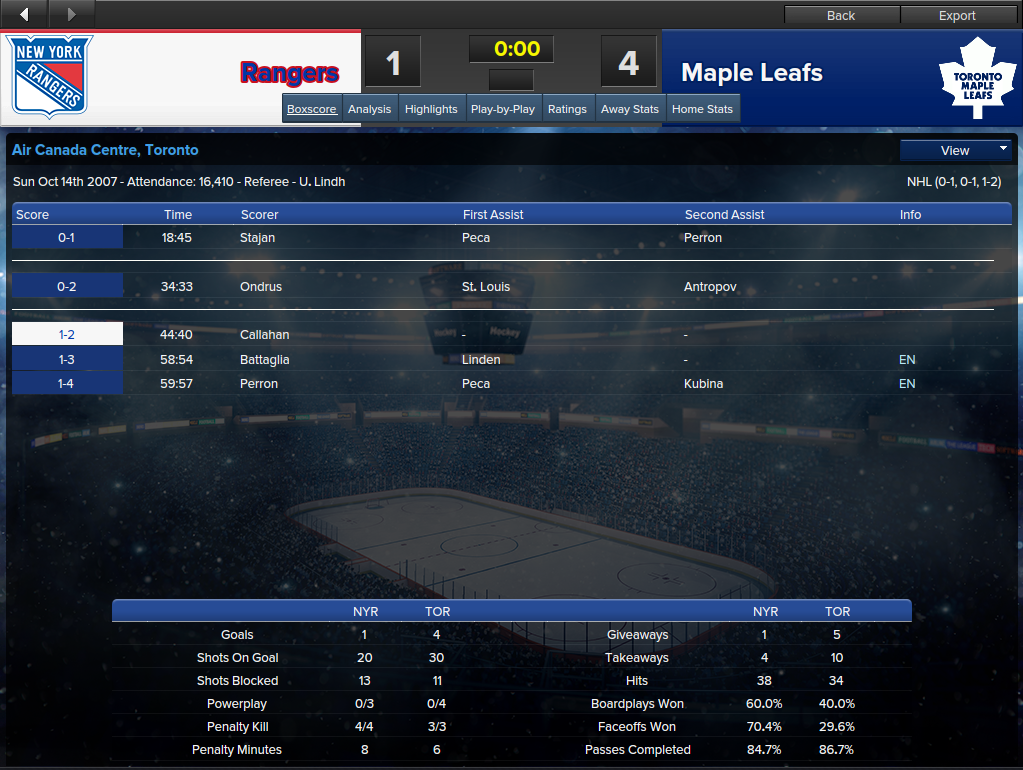1023x770 pixels.
Task: Open the Maple Leafs team name link
Action: 751,73
